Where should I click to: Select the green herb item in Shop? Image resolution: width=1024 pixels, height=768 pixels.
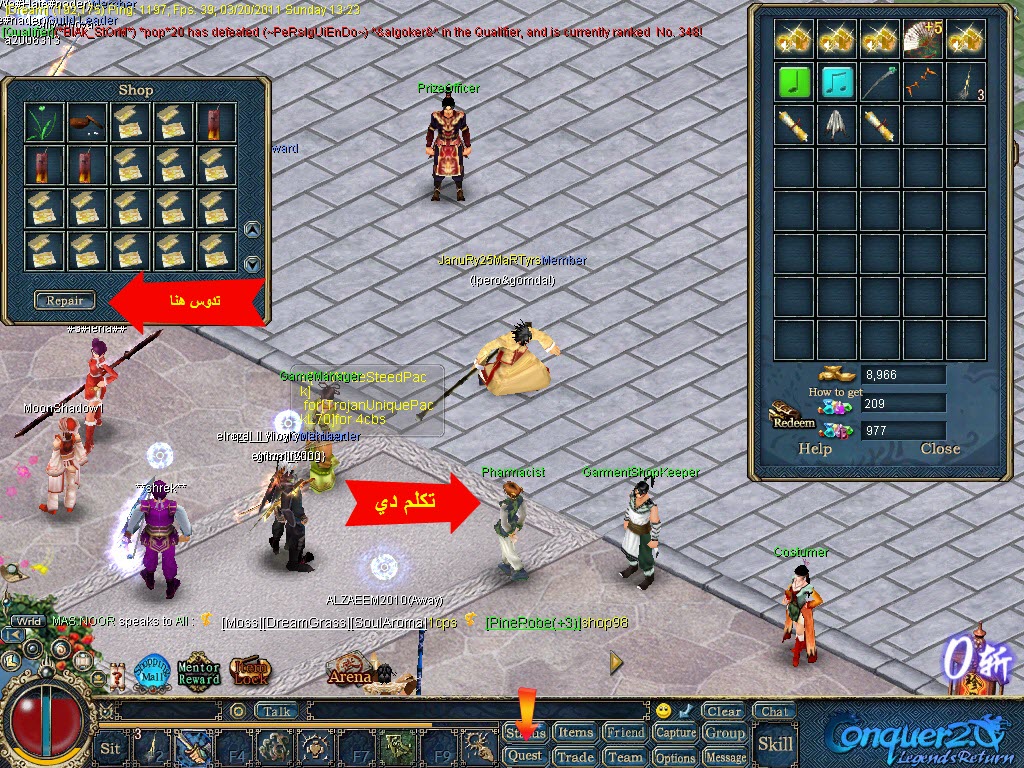(x=45, y=122)
